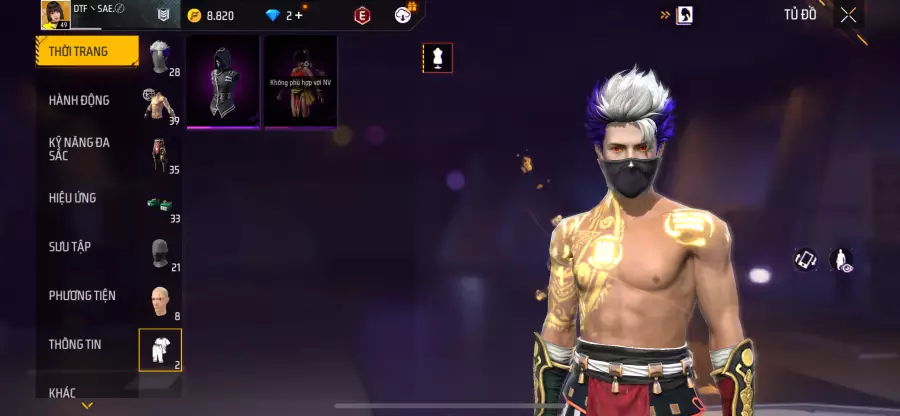Select the black balaclava subcategory numbered 21
This screenshot has width=900, height=416.
coord(161,253)
